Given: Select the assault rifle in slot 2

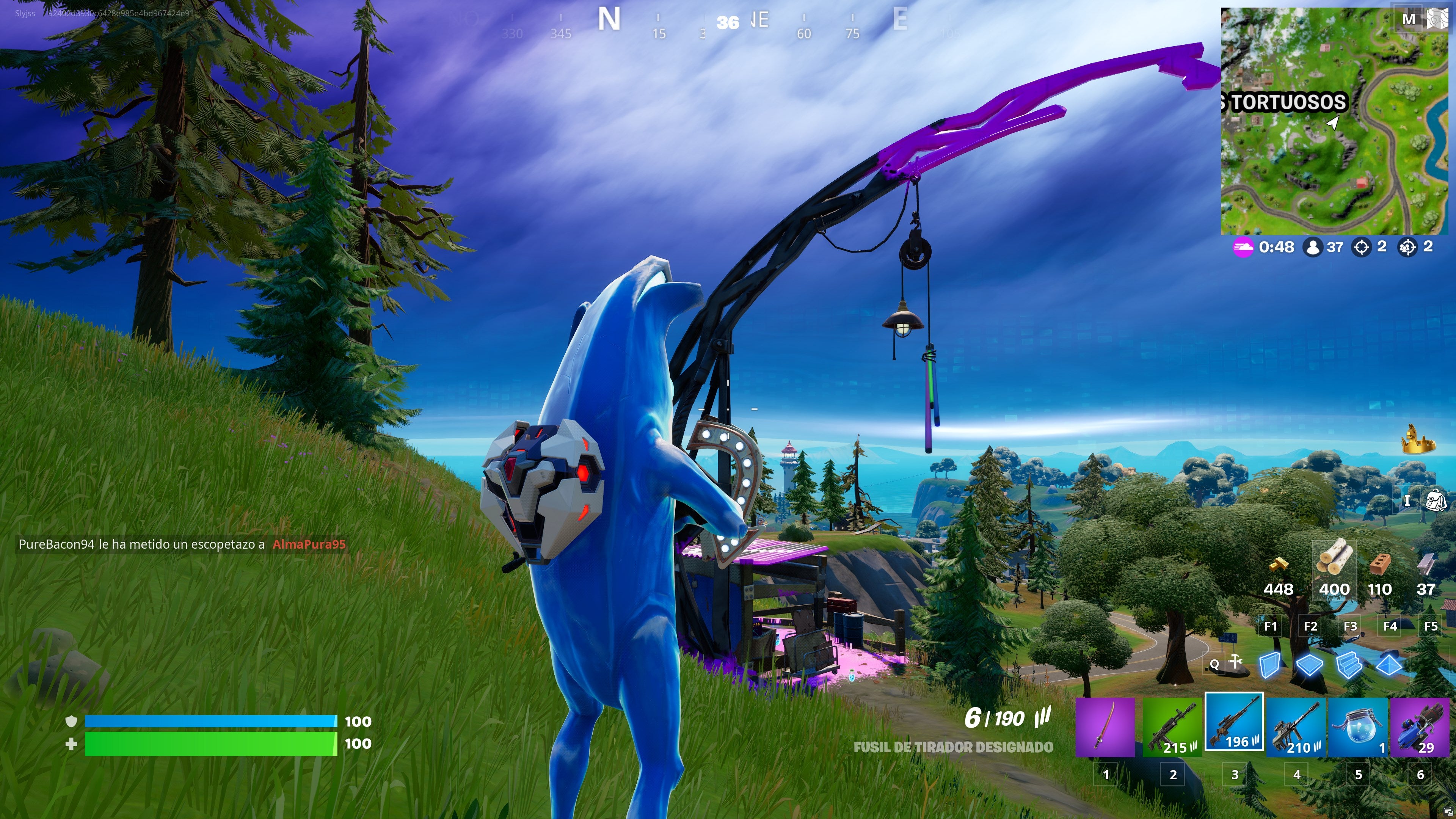Looking at the screenshot, I should [1173, 729].
